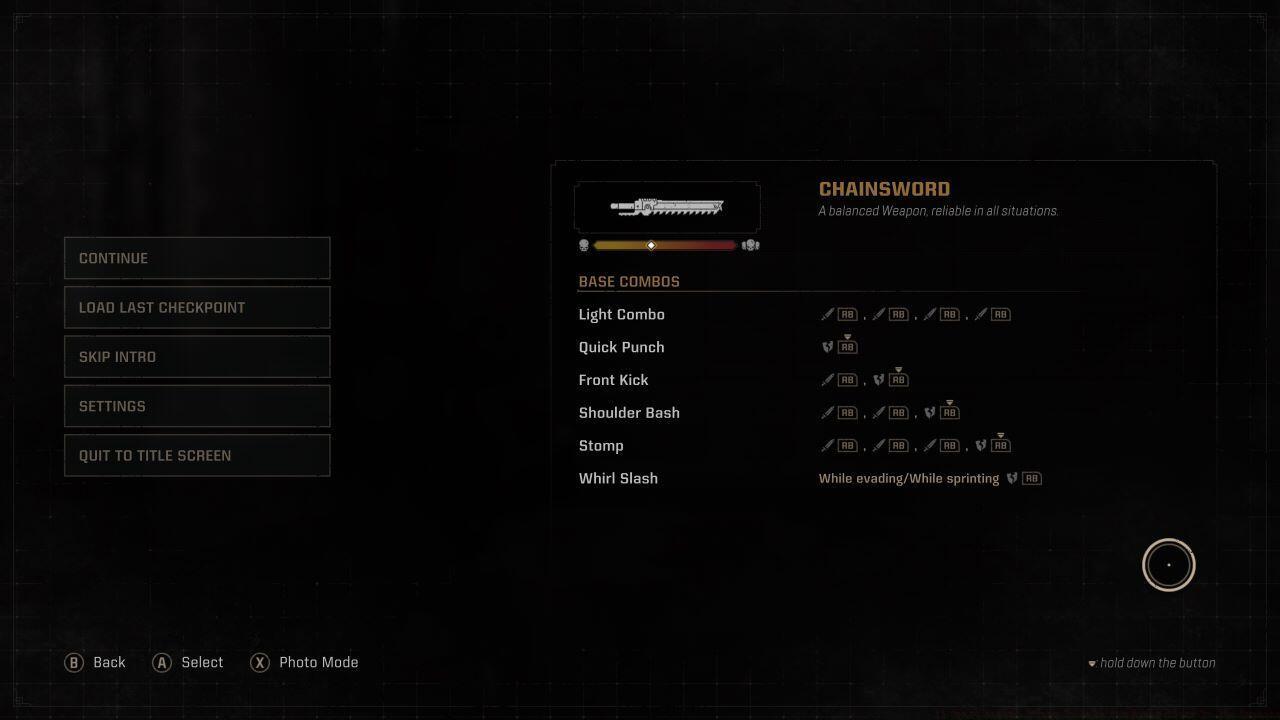The width and height of the screenshot is (1280, 720).
Task: Click the last RB icon in Shoulder Bash combo
Action: pyautogui.click(x=950, y=412)
